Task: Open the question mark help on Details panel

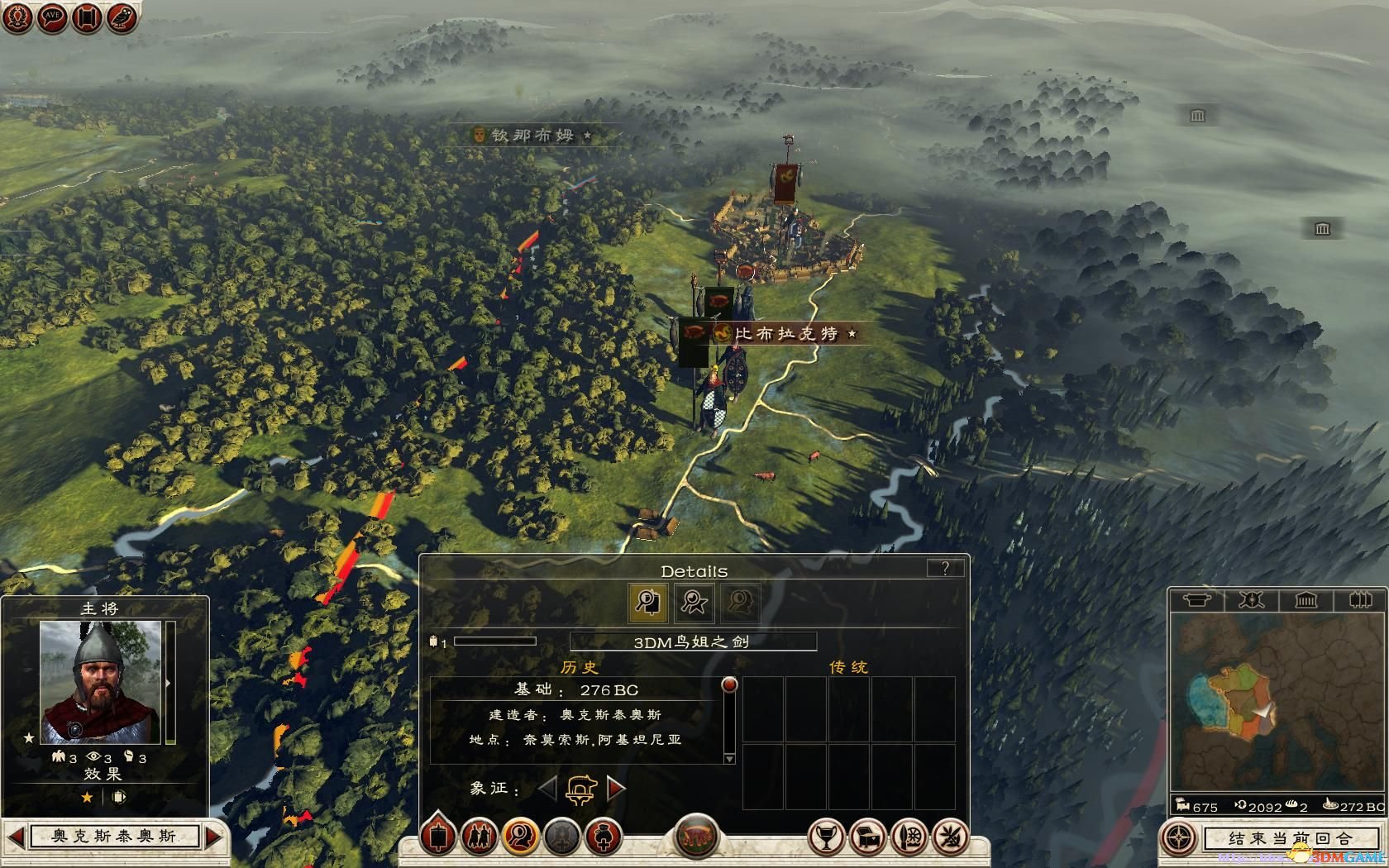Action: click(x=945, y=568)
